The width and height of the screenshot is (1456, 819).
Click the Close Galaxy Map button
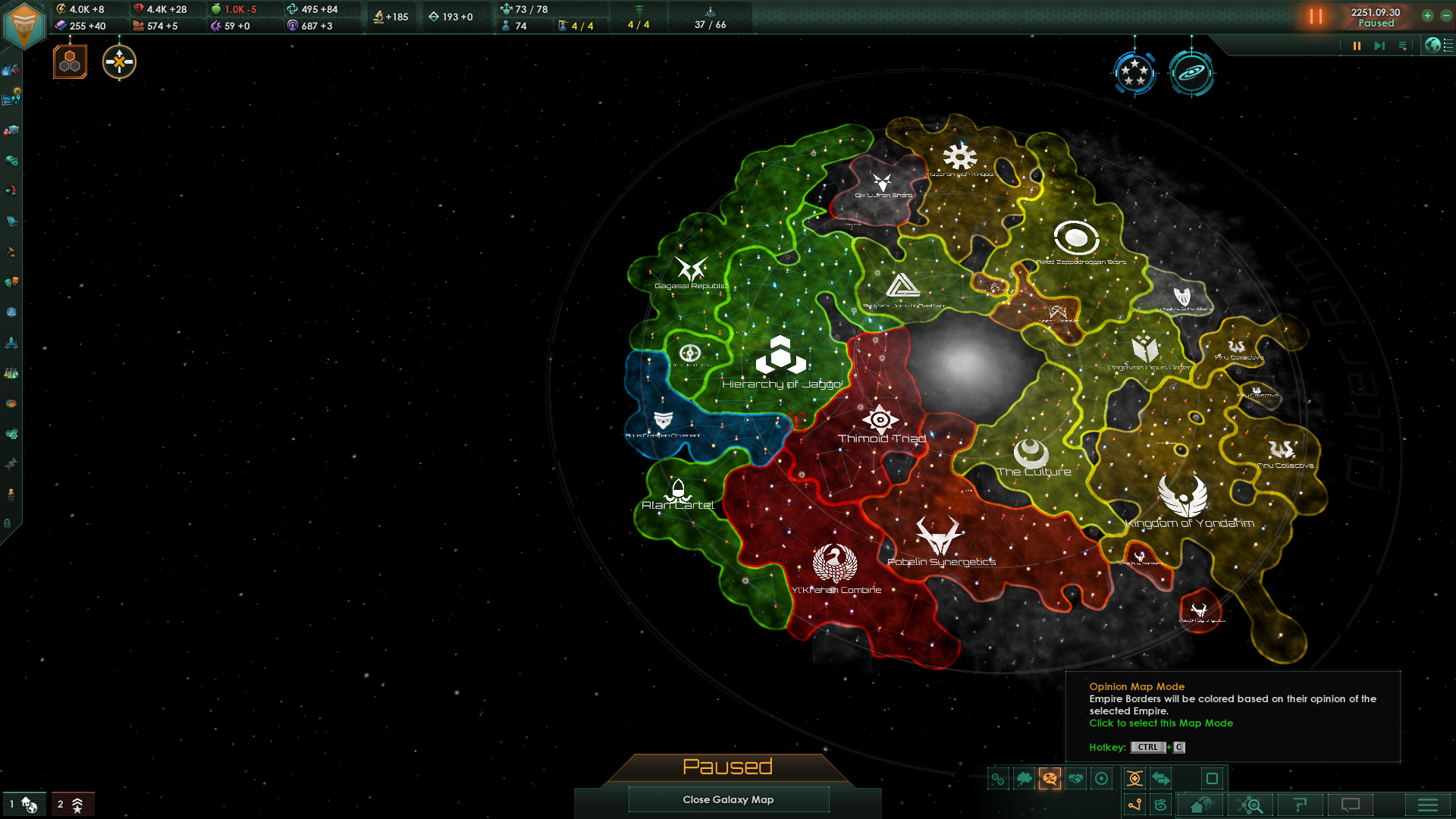coord(728,799)
